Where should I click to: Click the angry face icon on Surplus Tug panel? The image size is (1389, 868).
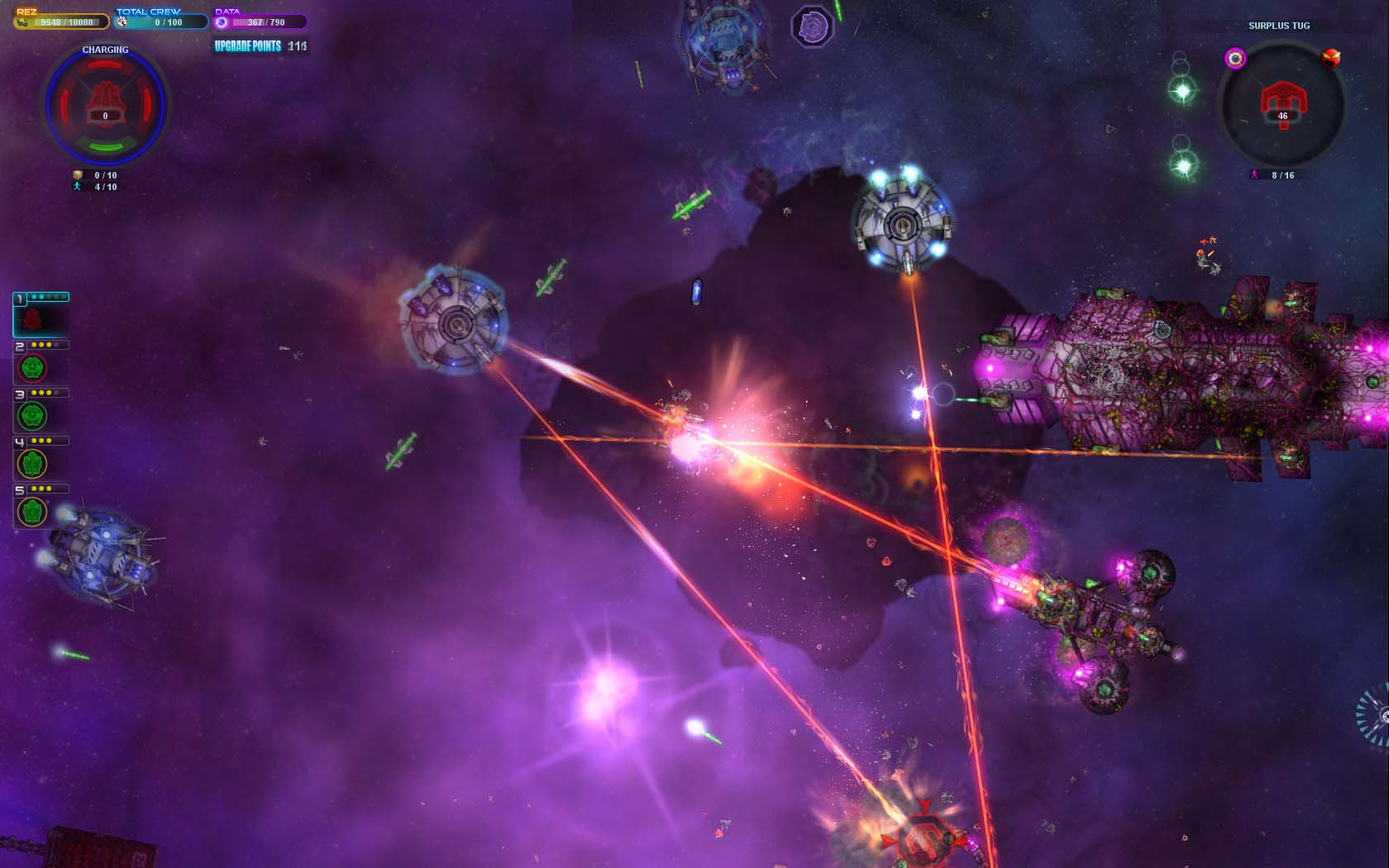pos(1330,58)
